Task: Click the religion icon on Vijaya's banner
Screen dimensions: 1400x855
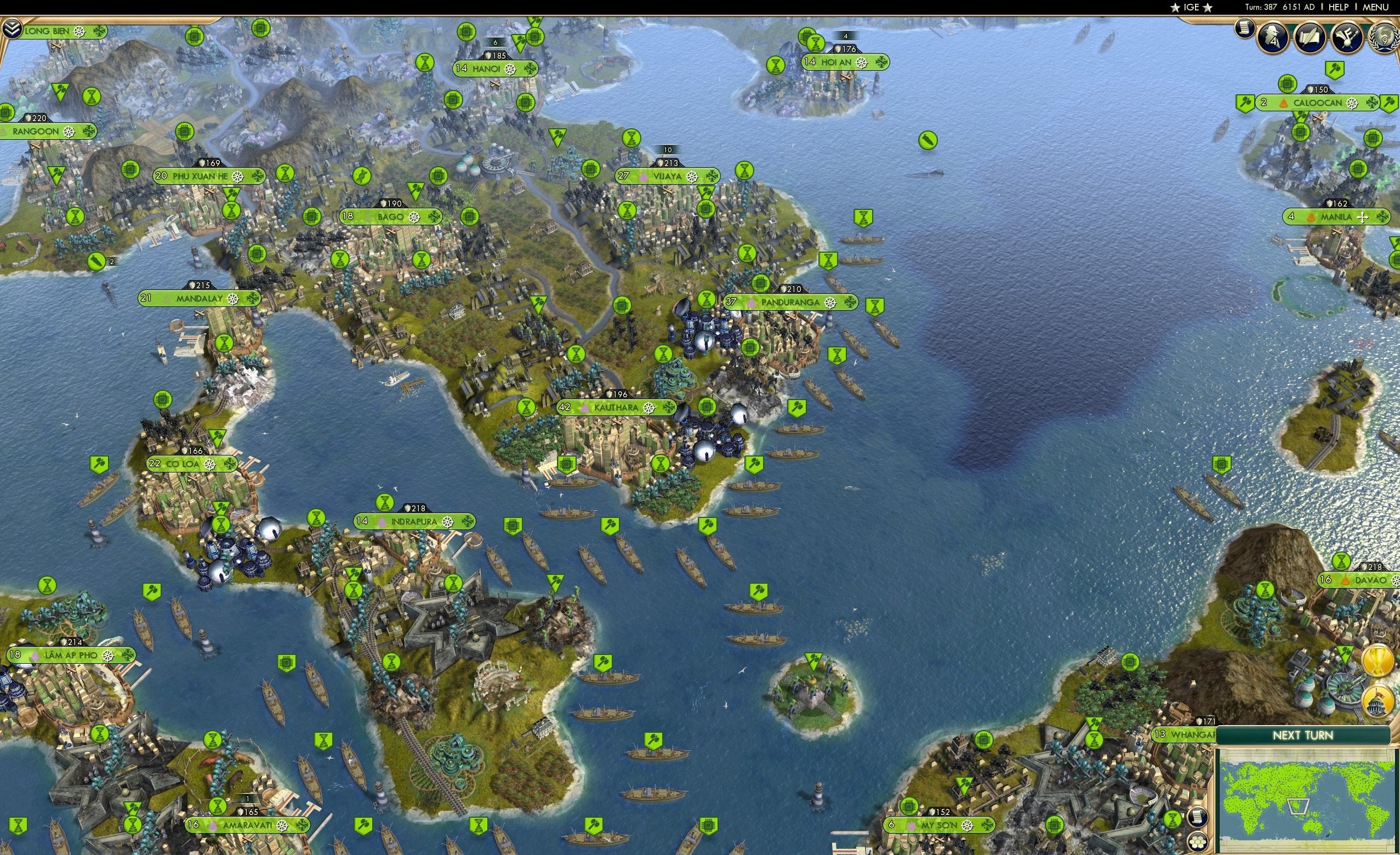Action: [x=642, y=176]
